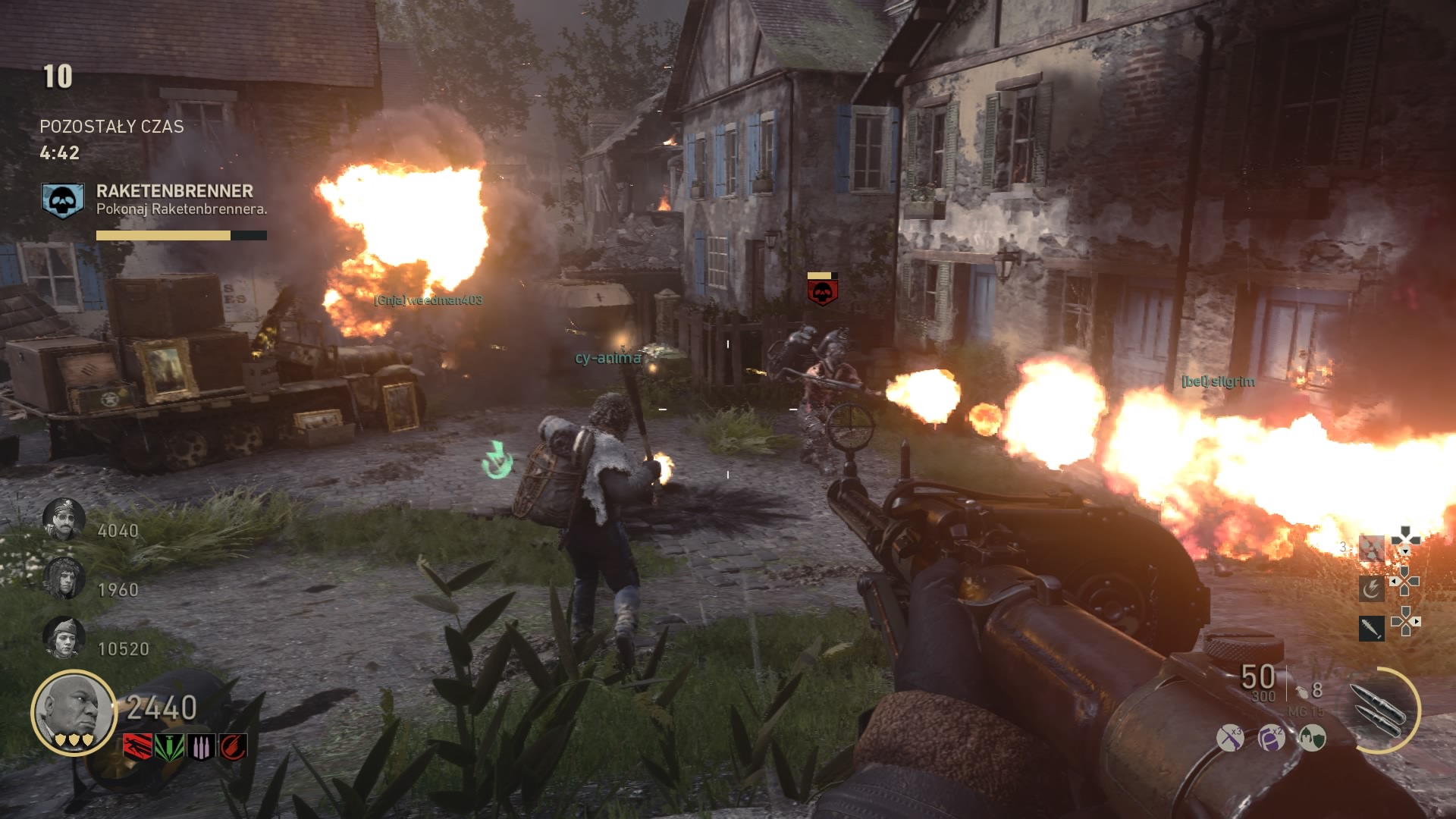Screen dimensions: 1456x819
Task: Click the Raketenbrenner objective skull badge
Action: click(x=62, y=201)
